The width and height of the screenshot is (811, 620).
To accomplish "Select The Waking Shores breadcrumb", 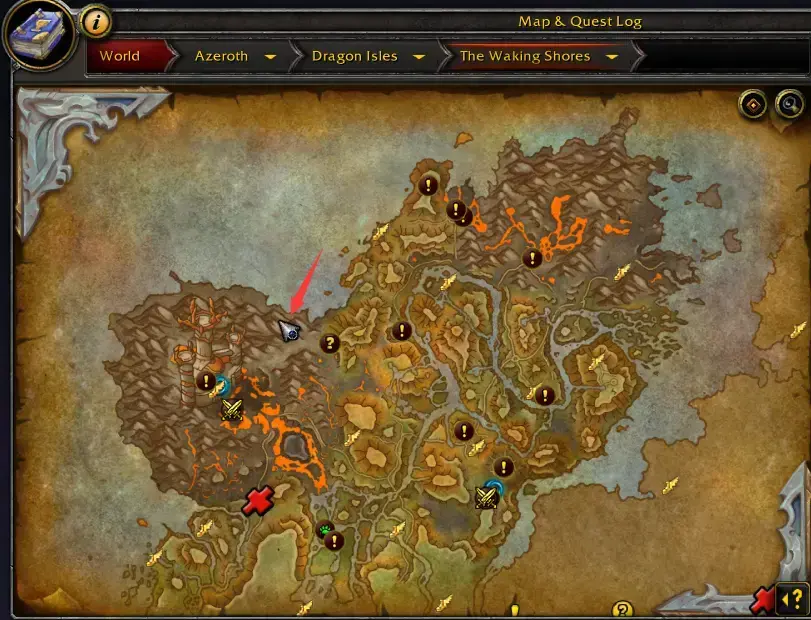I will 525,56.
